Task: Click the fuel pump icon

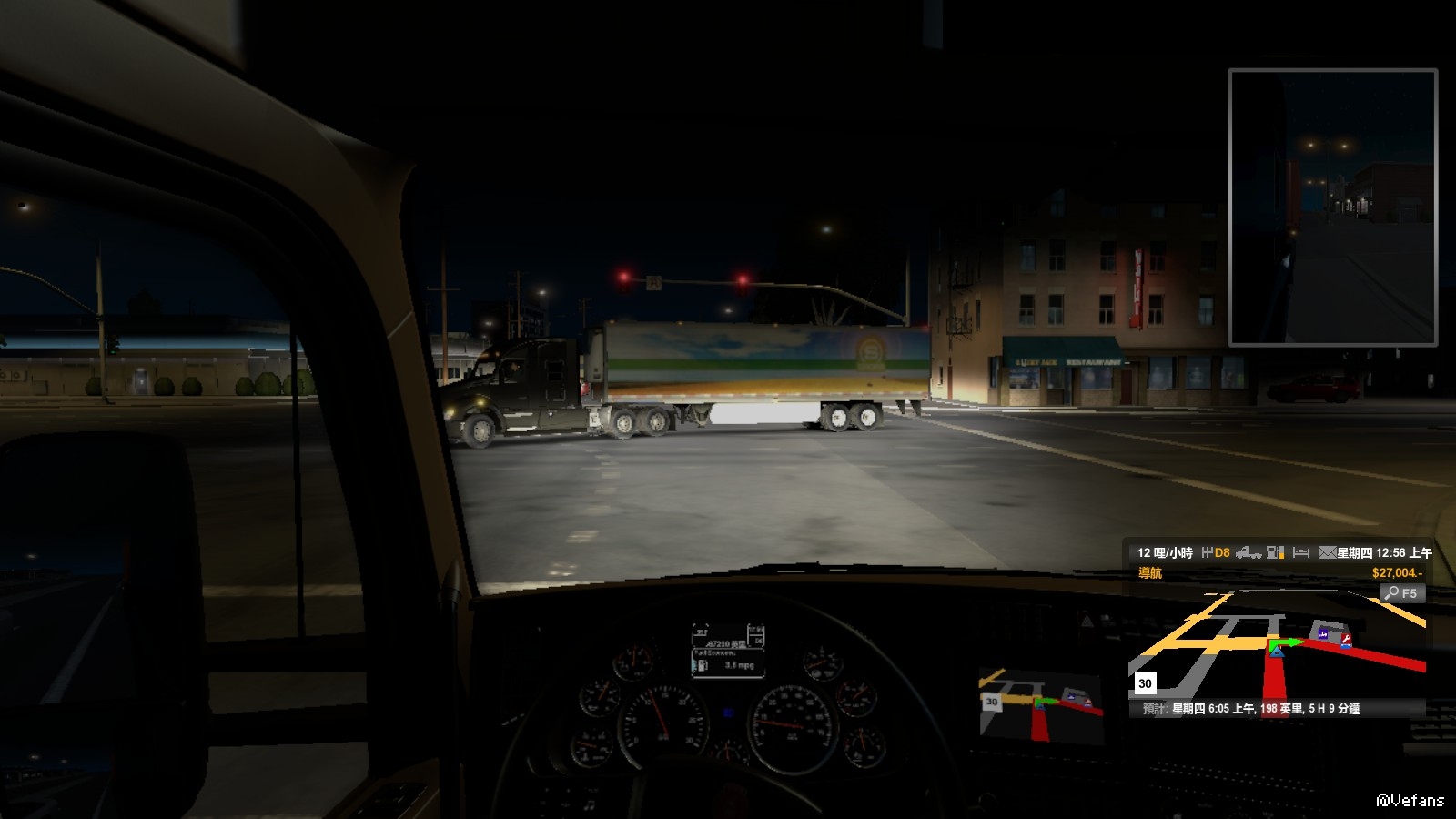Action: pos(1276,552)
